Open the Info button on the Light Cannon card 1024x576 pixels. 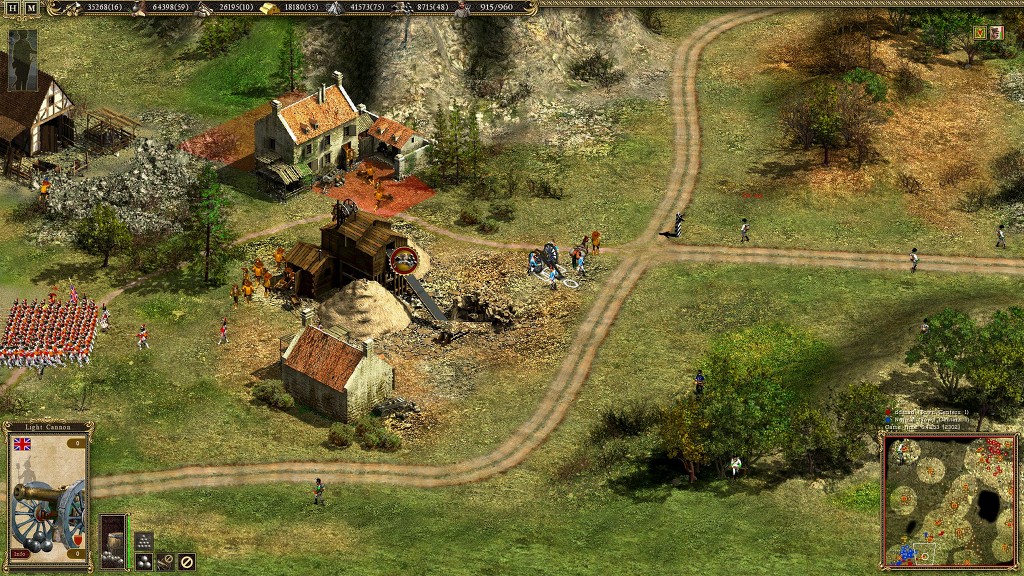click(x=20, y=553)
